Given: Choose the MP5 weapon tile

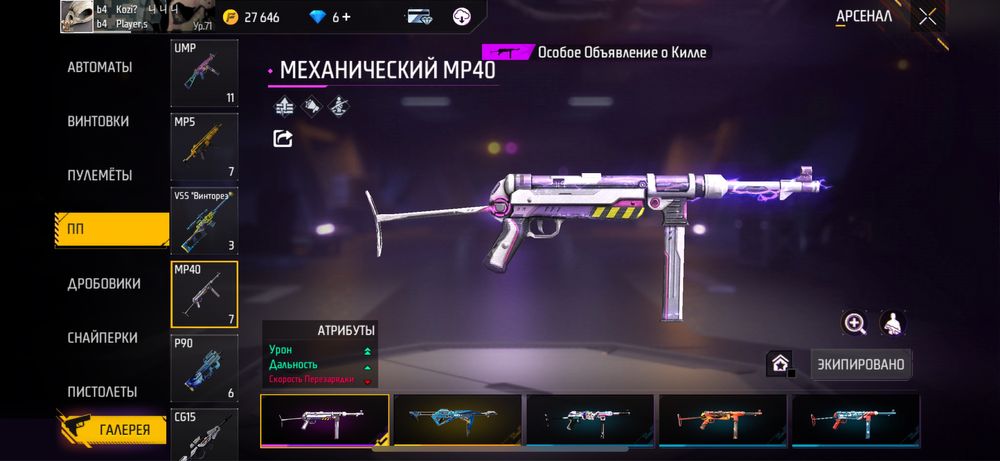Looking at the screenshot, I should pos(204,147).
